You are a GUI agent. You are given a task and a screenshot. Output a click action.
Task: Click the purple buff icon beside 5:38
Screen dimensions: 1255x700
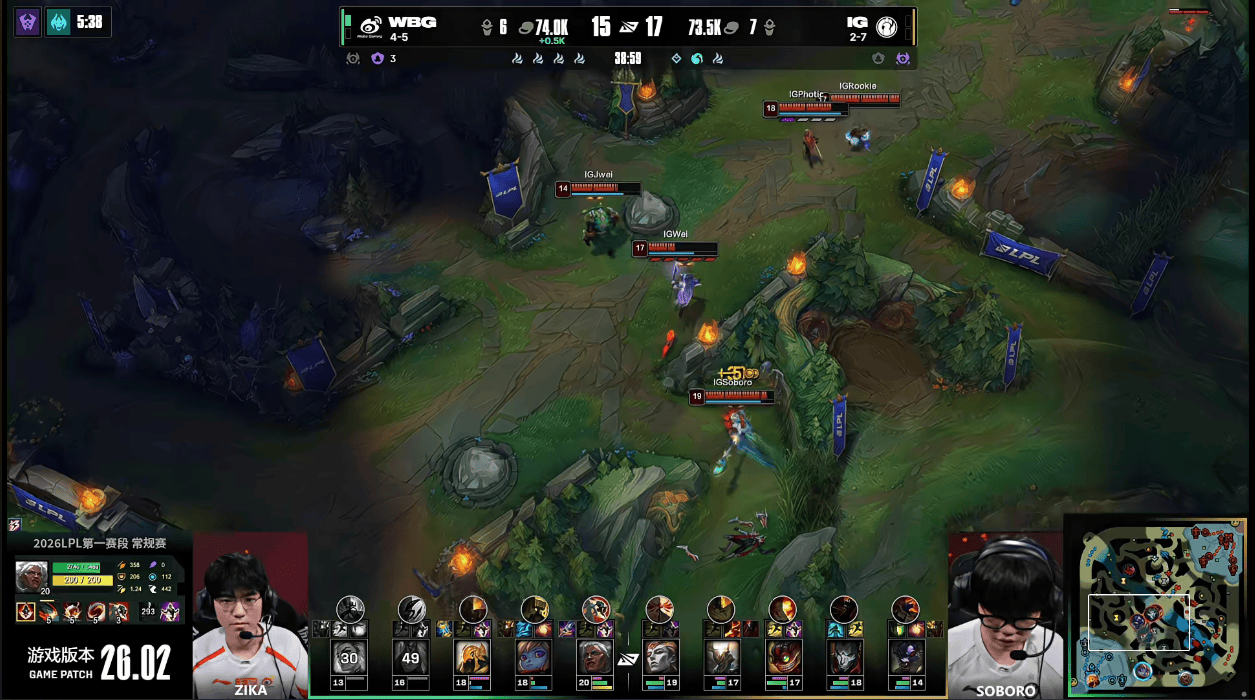[x=28, y=22]
